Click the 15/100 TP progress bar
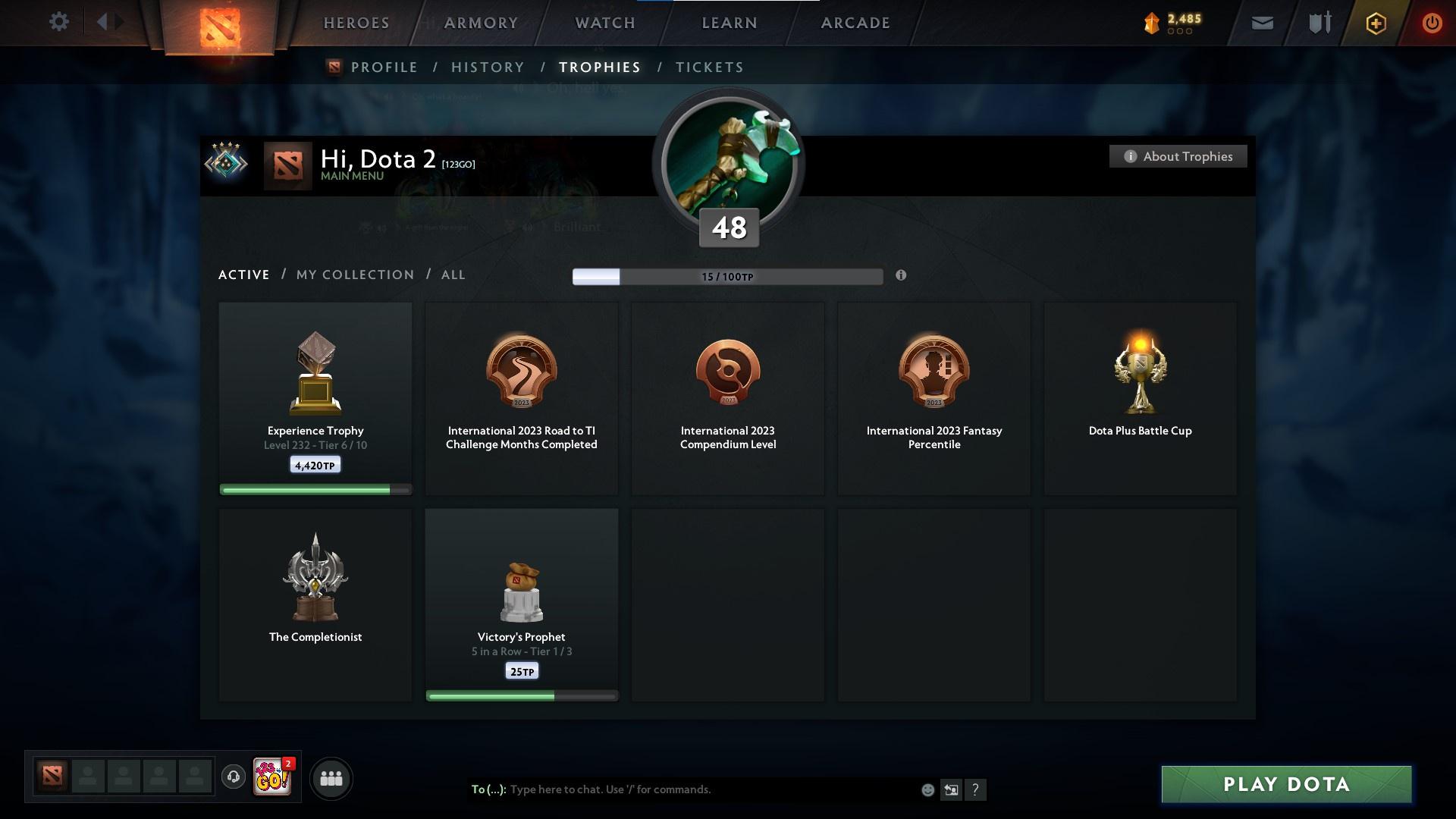Screen dimensions: 1456x819 tap(728, 277)
